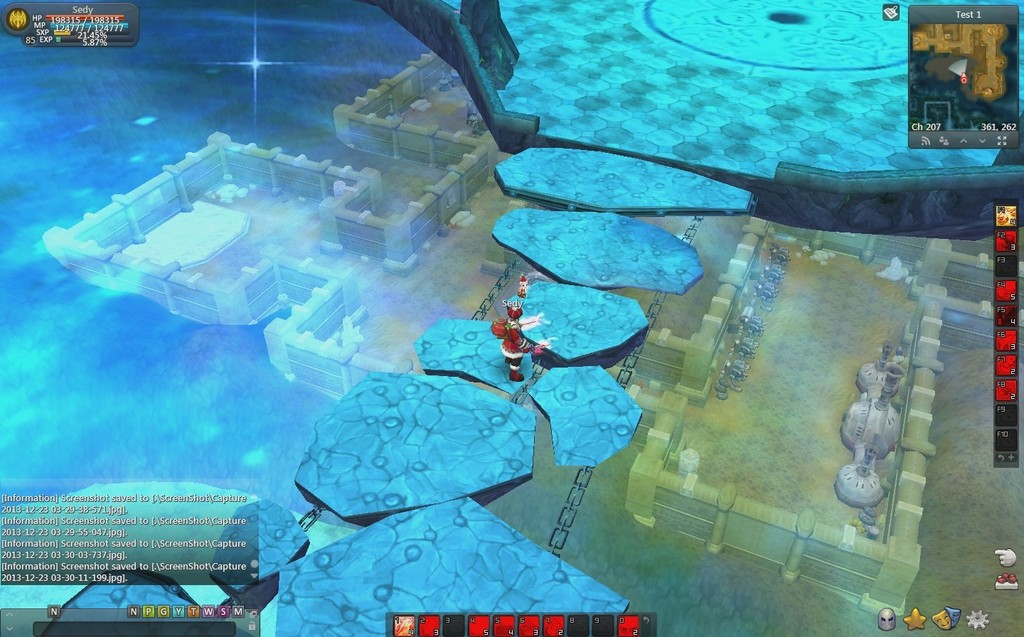
Task: Use the bottom hotbar slot numbered 5
Action: coord(502,626)
